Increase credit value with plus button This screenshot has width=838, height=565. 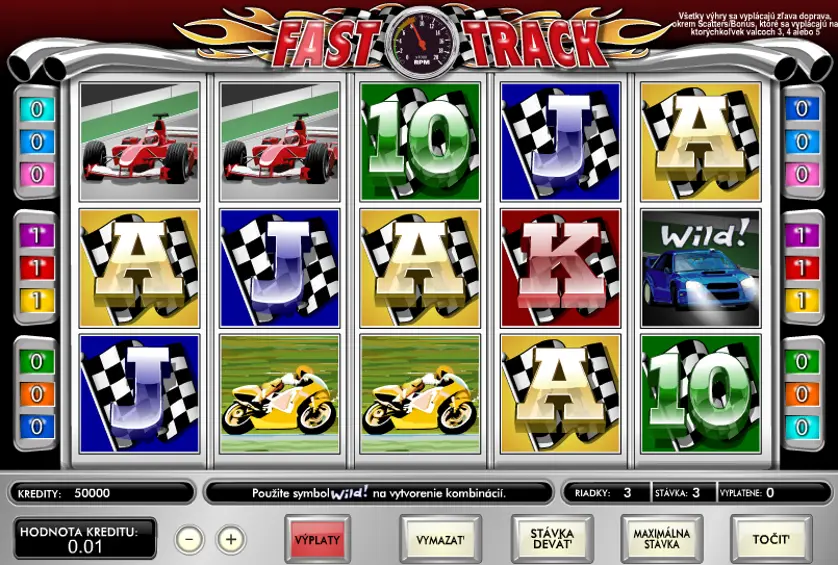click(x=231, y=540)
